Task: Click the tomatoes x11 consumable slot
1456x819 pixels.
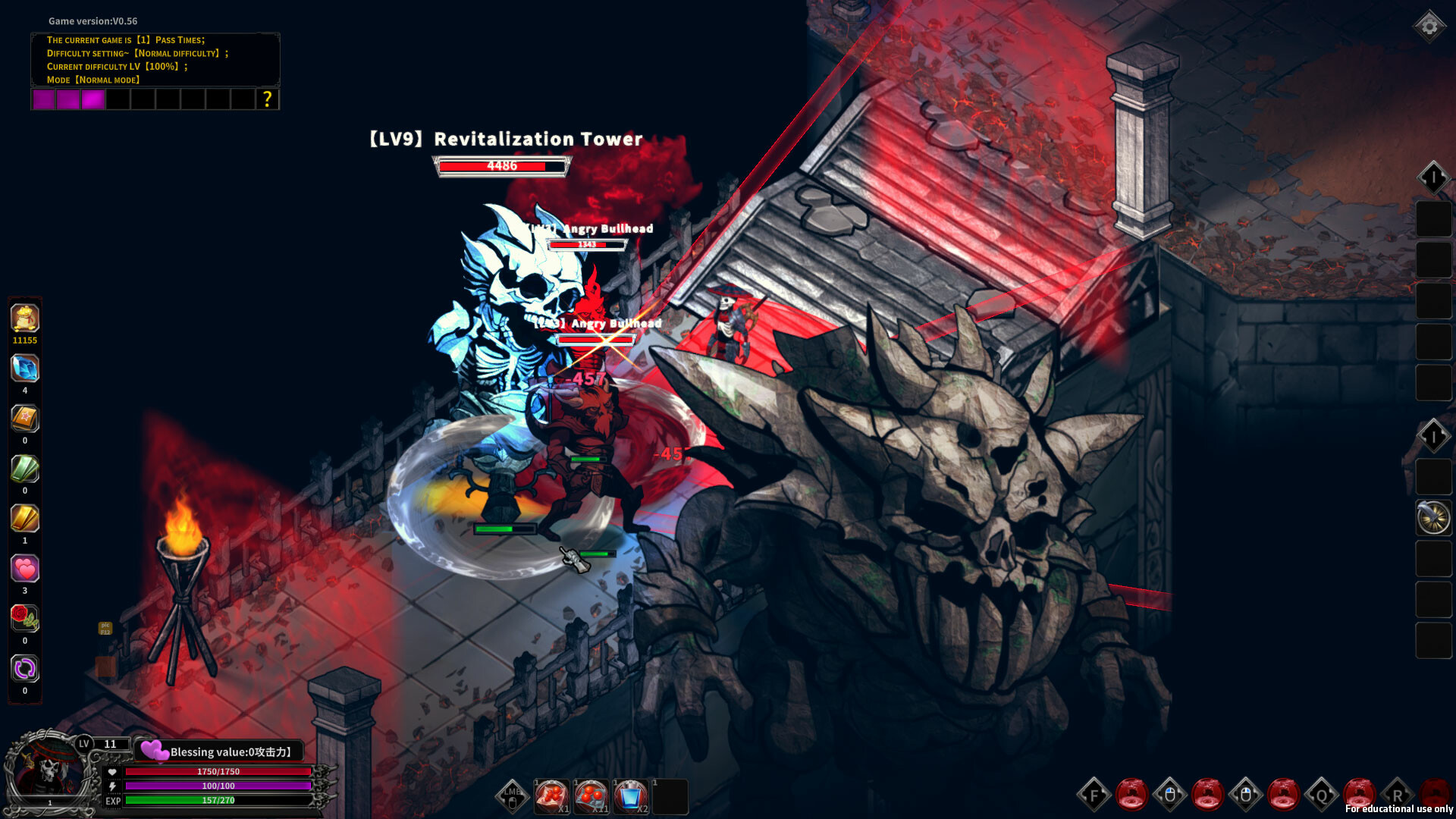Action: tap(590, 795)
